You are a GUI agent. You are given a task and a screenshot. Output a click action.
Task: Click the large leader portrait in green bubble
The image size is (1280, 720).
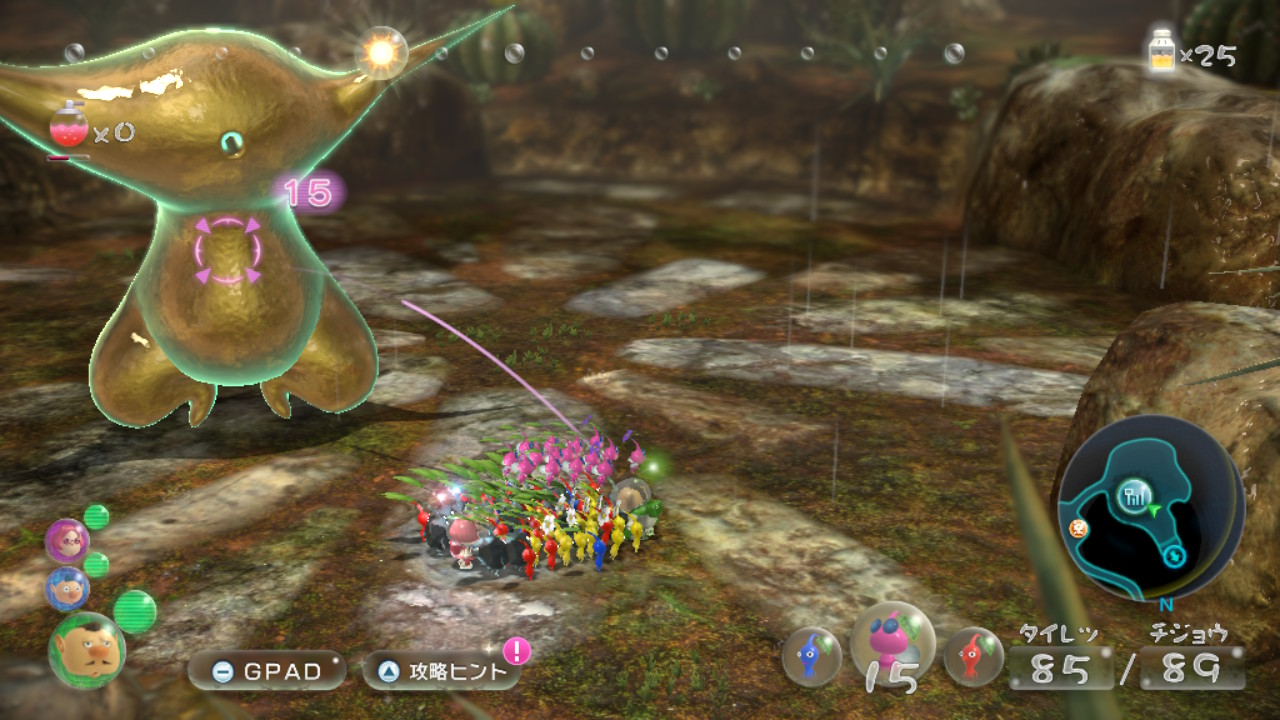tap(86, 651)
